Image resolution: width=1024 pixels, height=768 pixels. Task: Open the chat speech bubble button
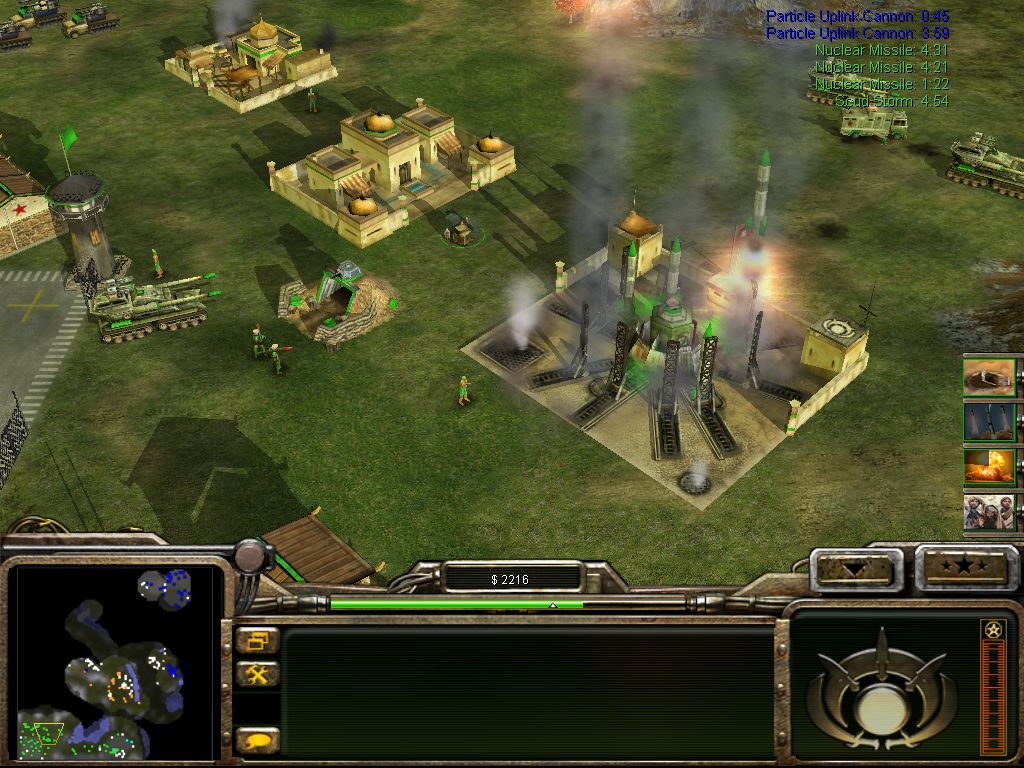click(x=258, y=741)
